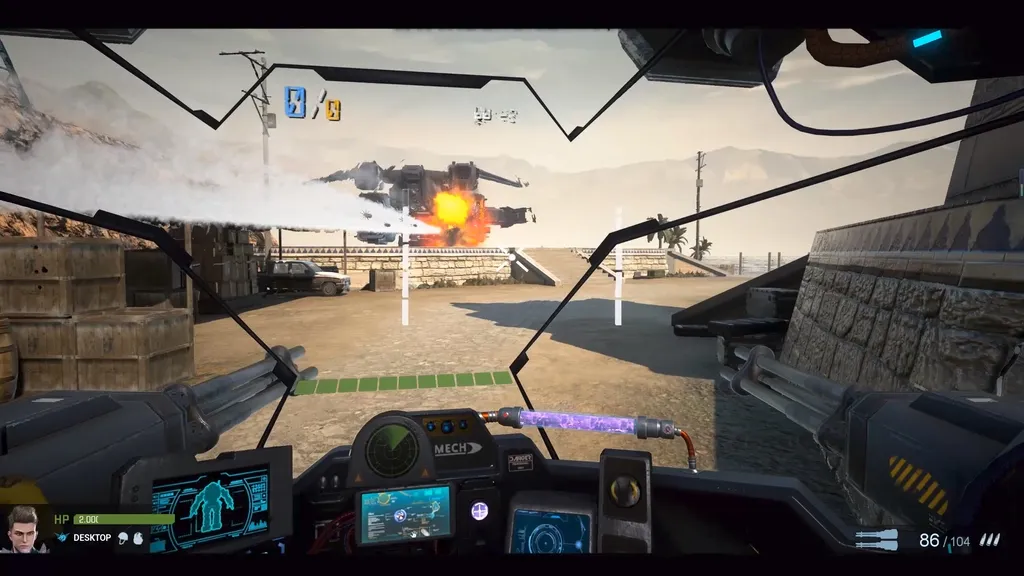The image size is (1024, 576).
Task: Click the helmet status icon
Action: pyautogui.click(x=123, y=538)
